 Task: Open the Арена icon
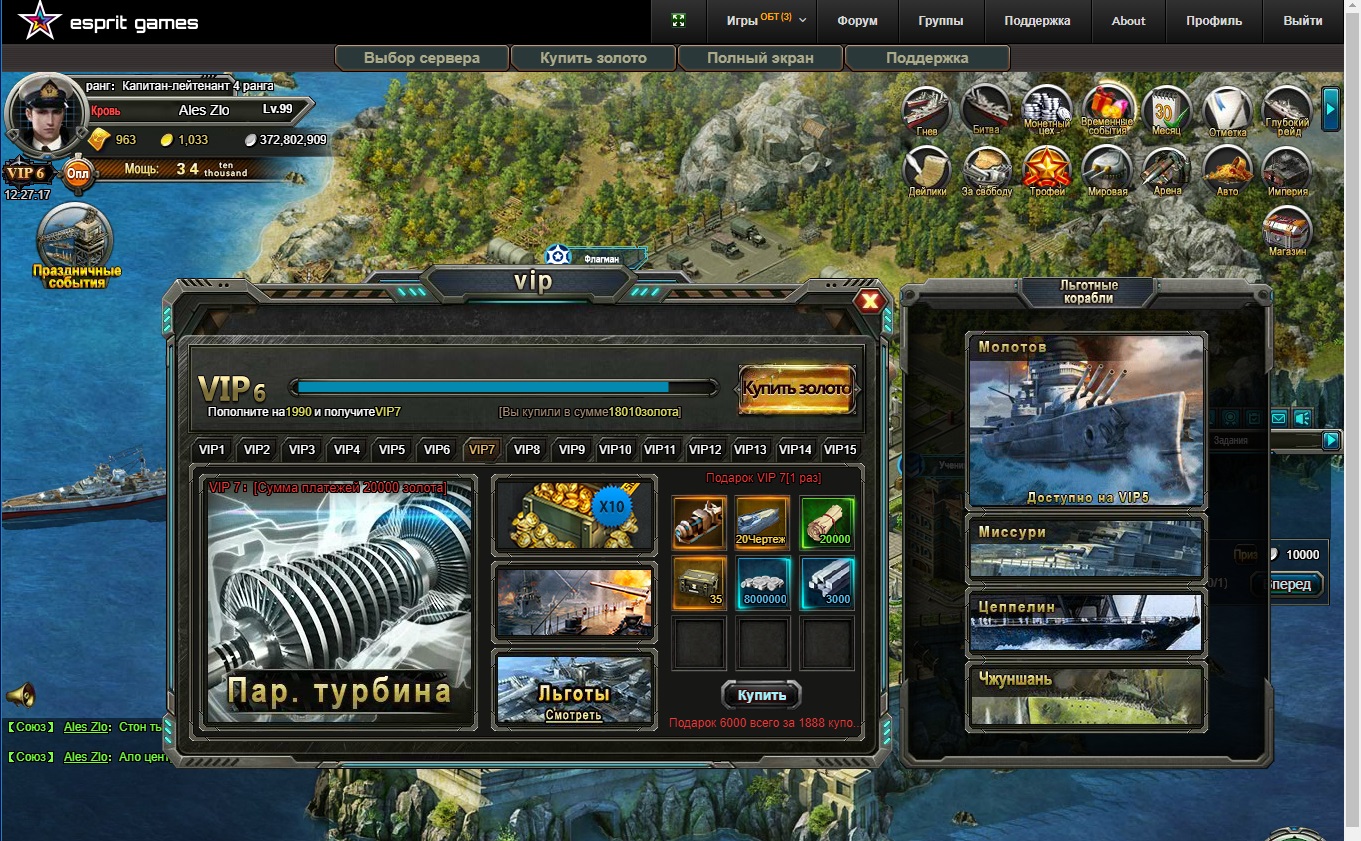coord(1166,170)
